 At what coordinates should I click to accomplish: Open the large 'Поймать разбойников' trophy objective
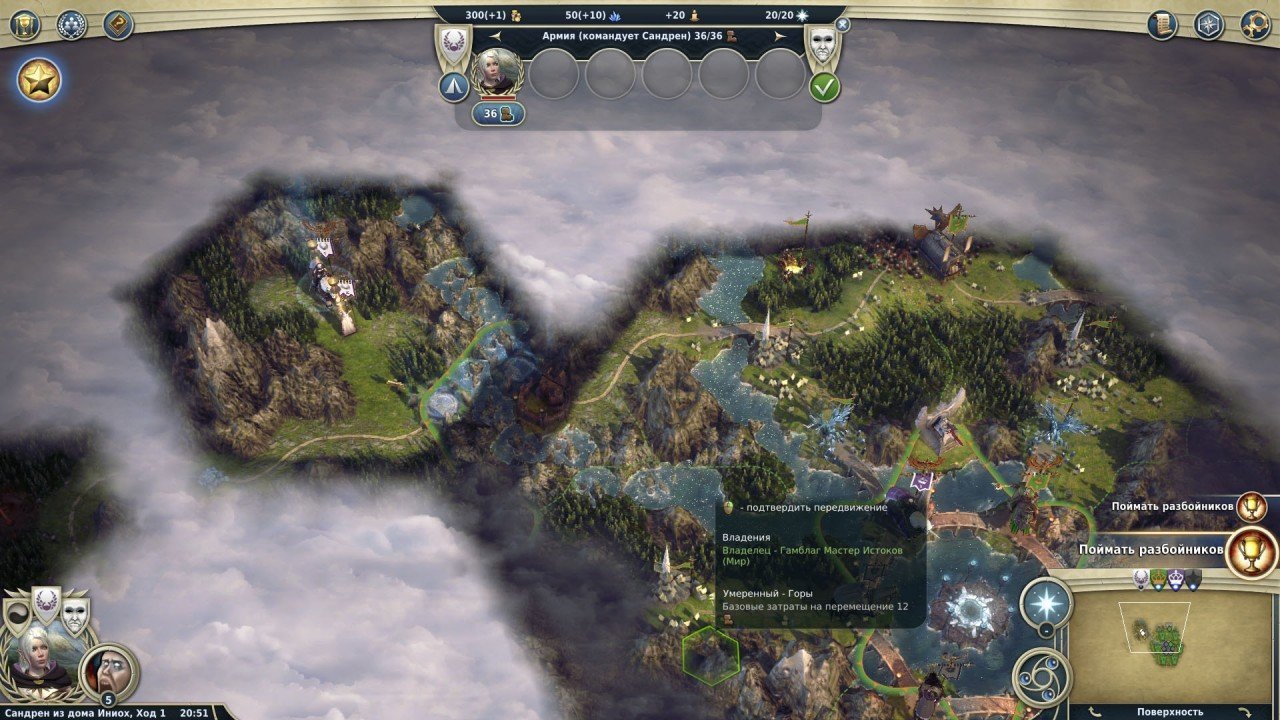(1251, 551)
